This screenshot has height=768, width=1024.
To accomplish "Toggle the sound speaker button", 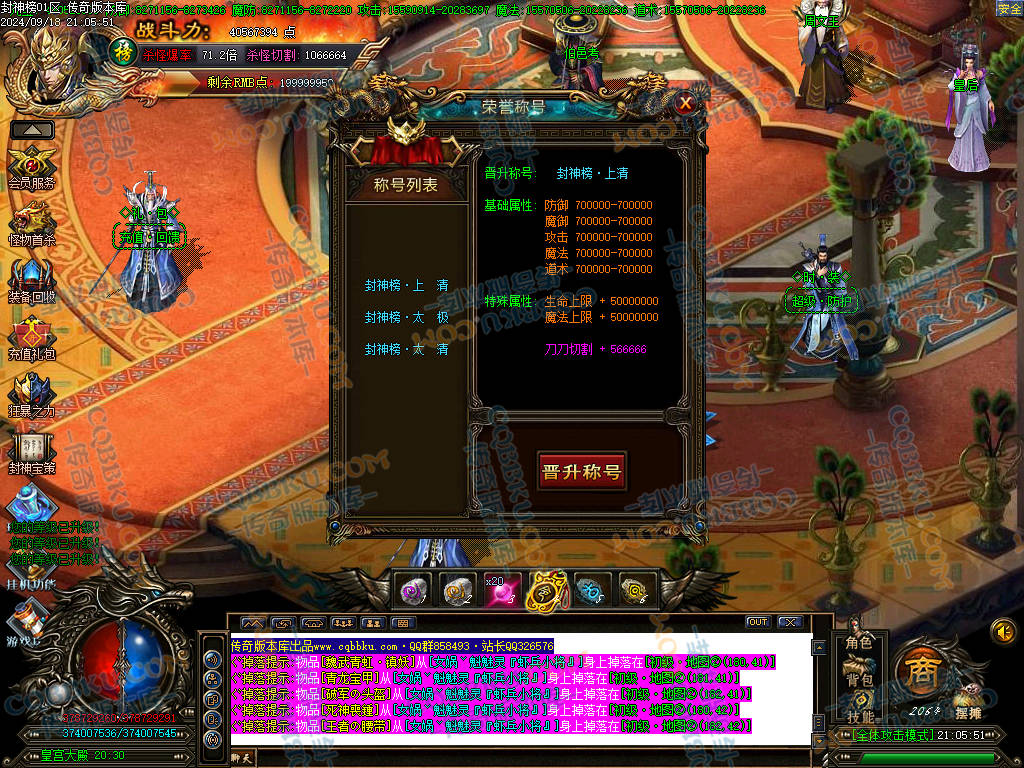I will click(1003, 631).
